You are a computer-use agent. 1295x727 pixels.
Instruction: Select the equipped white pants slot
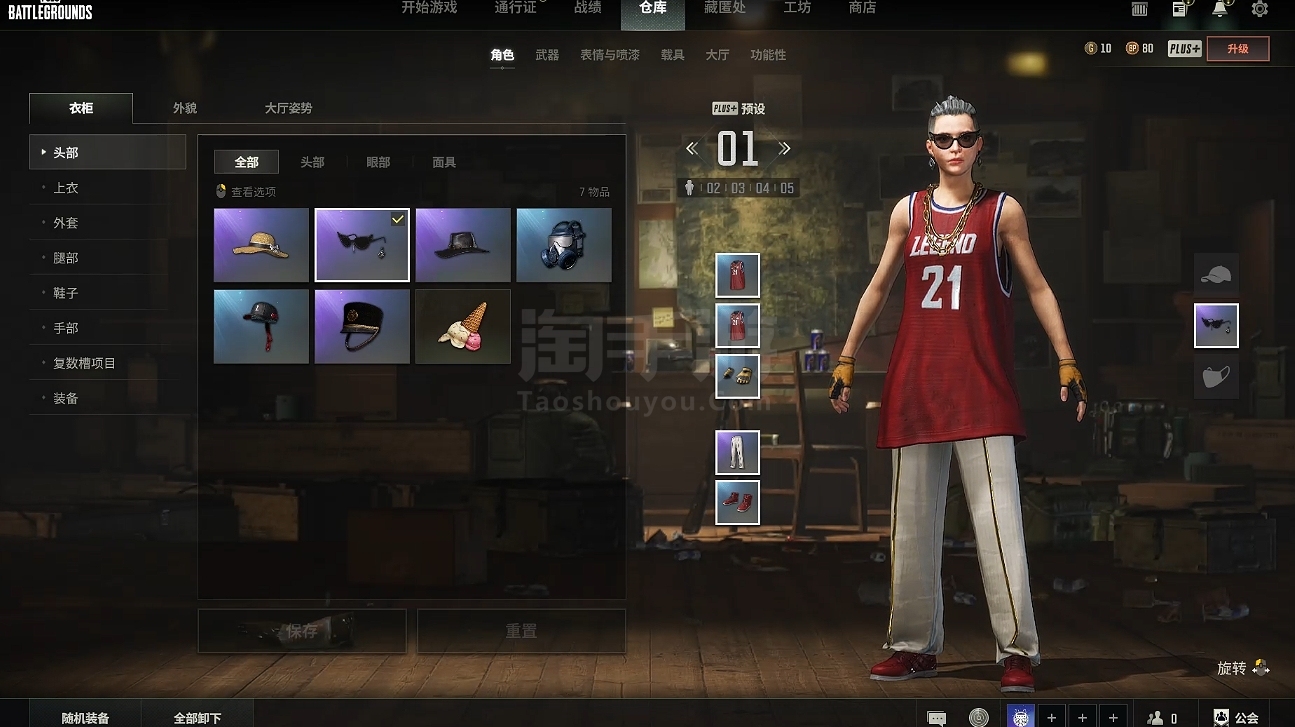[738, 452]
